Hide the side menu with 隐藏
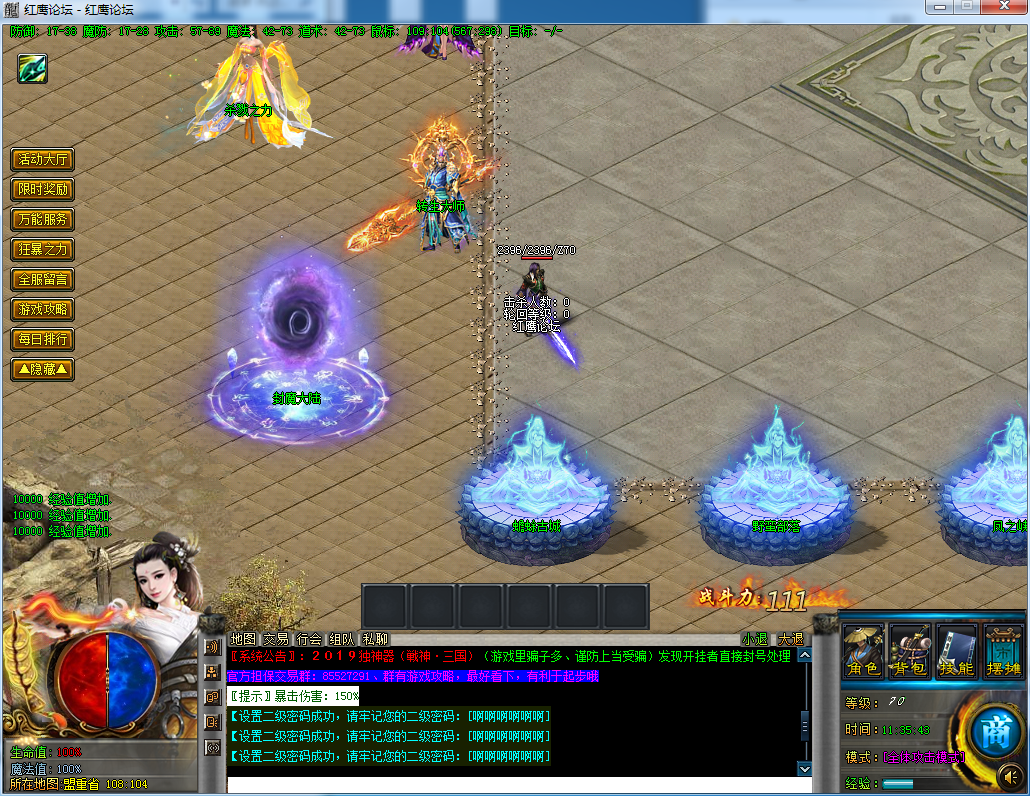The width and height of the screenshot is (1030, 796). point(43,370)
